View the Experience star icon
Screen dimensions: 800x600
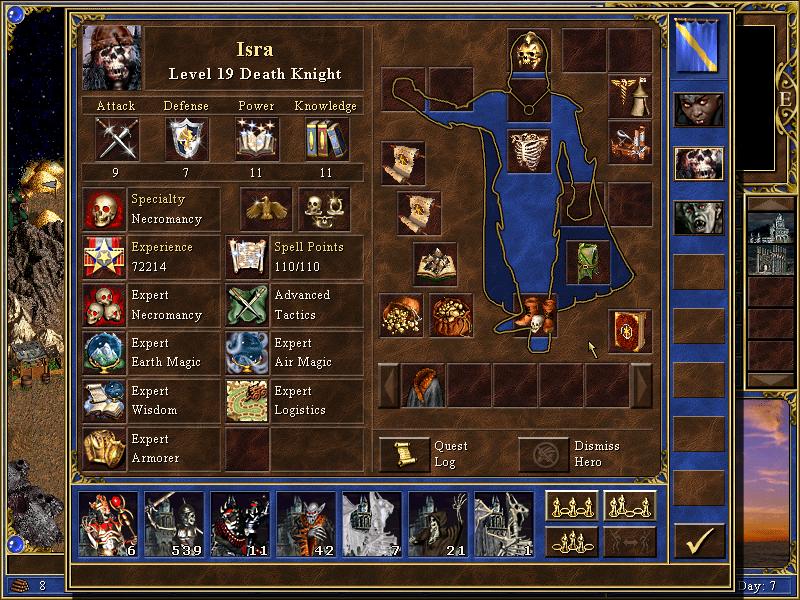104,257
